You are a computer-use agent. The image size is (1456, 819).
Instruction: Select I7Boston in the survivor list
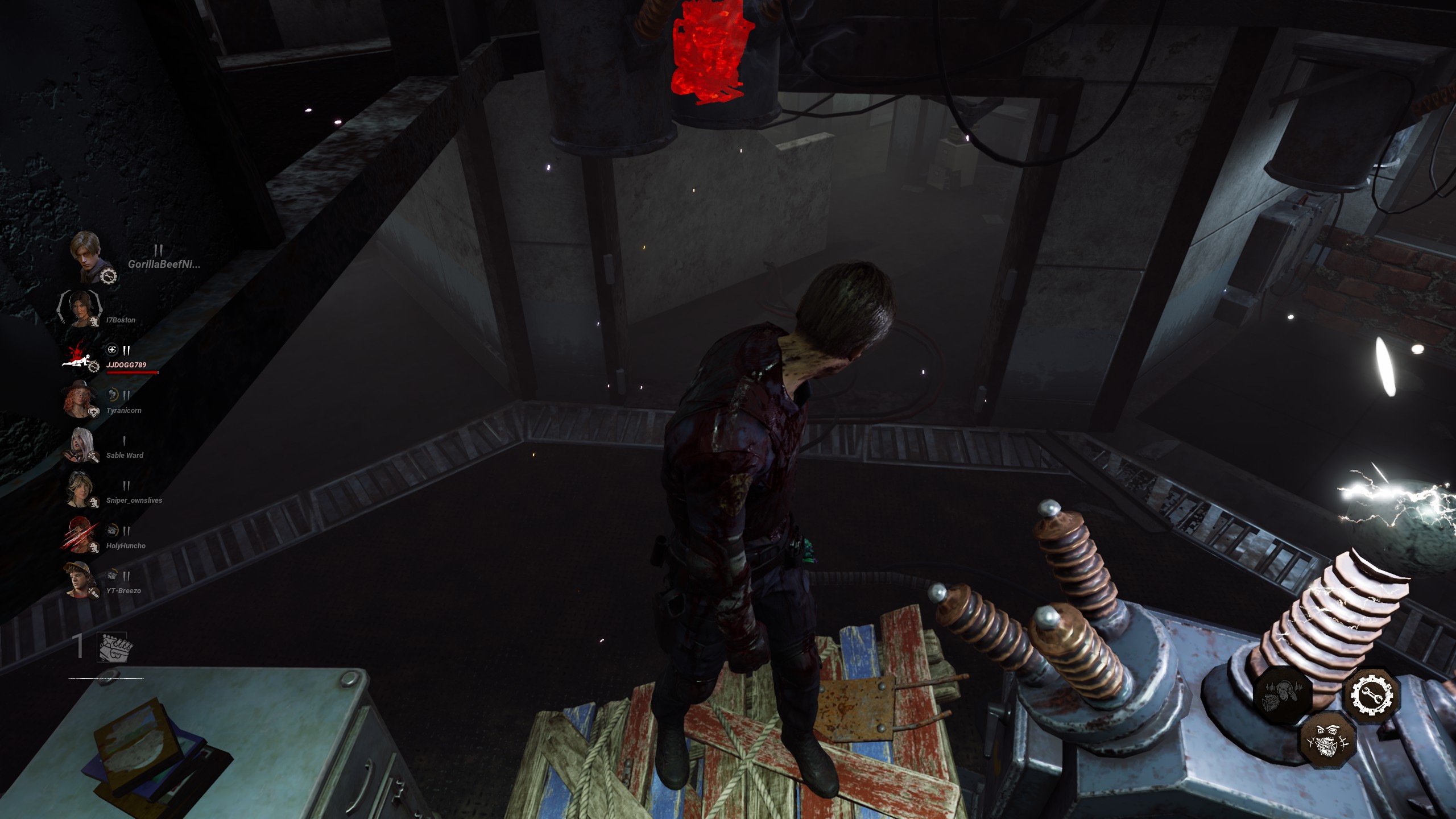81,308
